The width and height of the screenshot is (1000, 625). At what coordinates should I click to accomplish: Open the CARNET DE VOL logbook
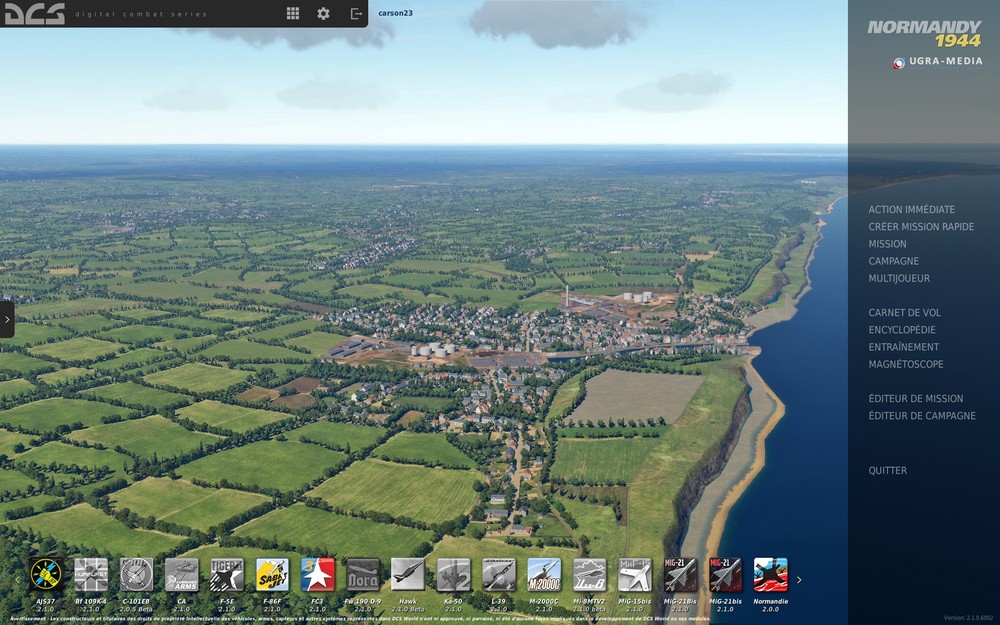tap(904, 313)
